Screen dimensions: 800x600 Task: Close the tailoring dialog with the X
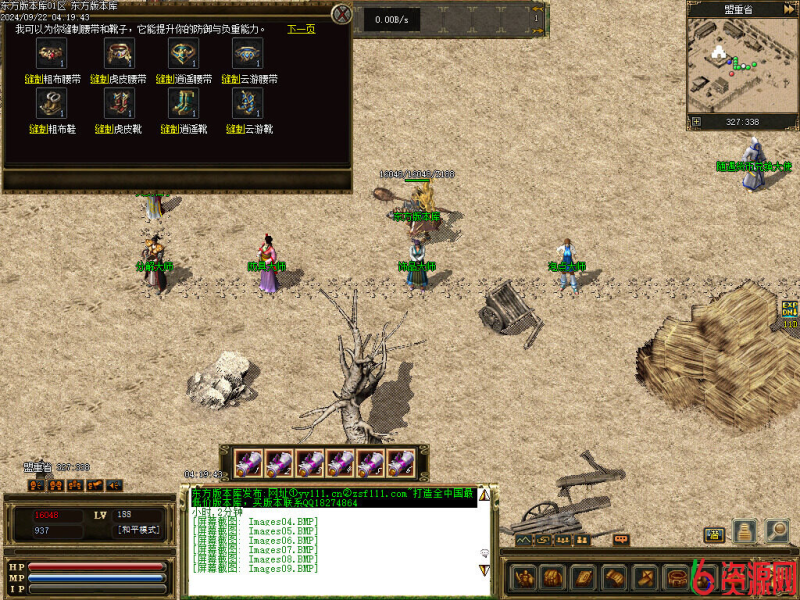[x=343, y=14]
